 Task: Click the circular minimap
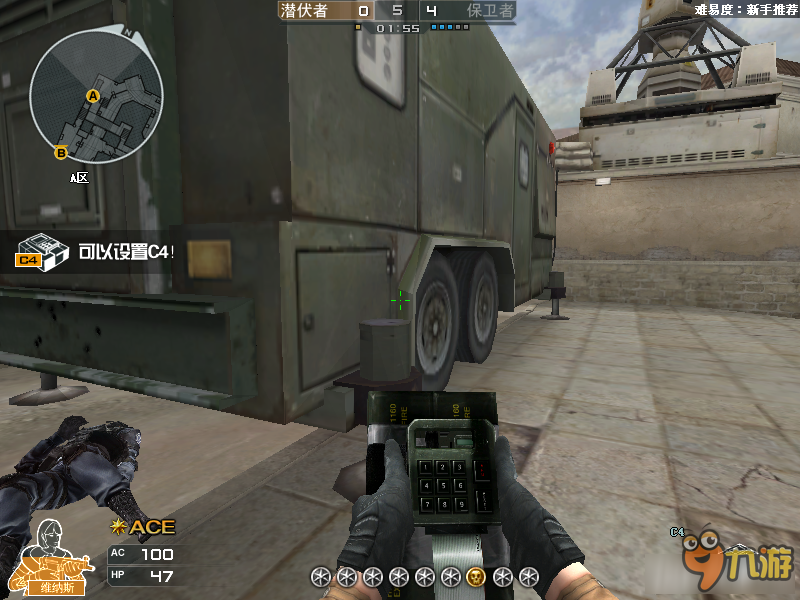[x=96, y=96]
